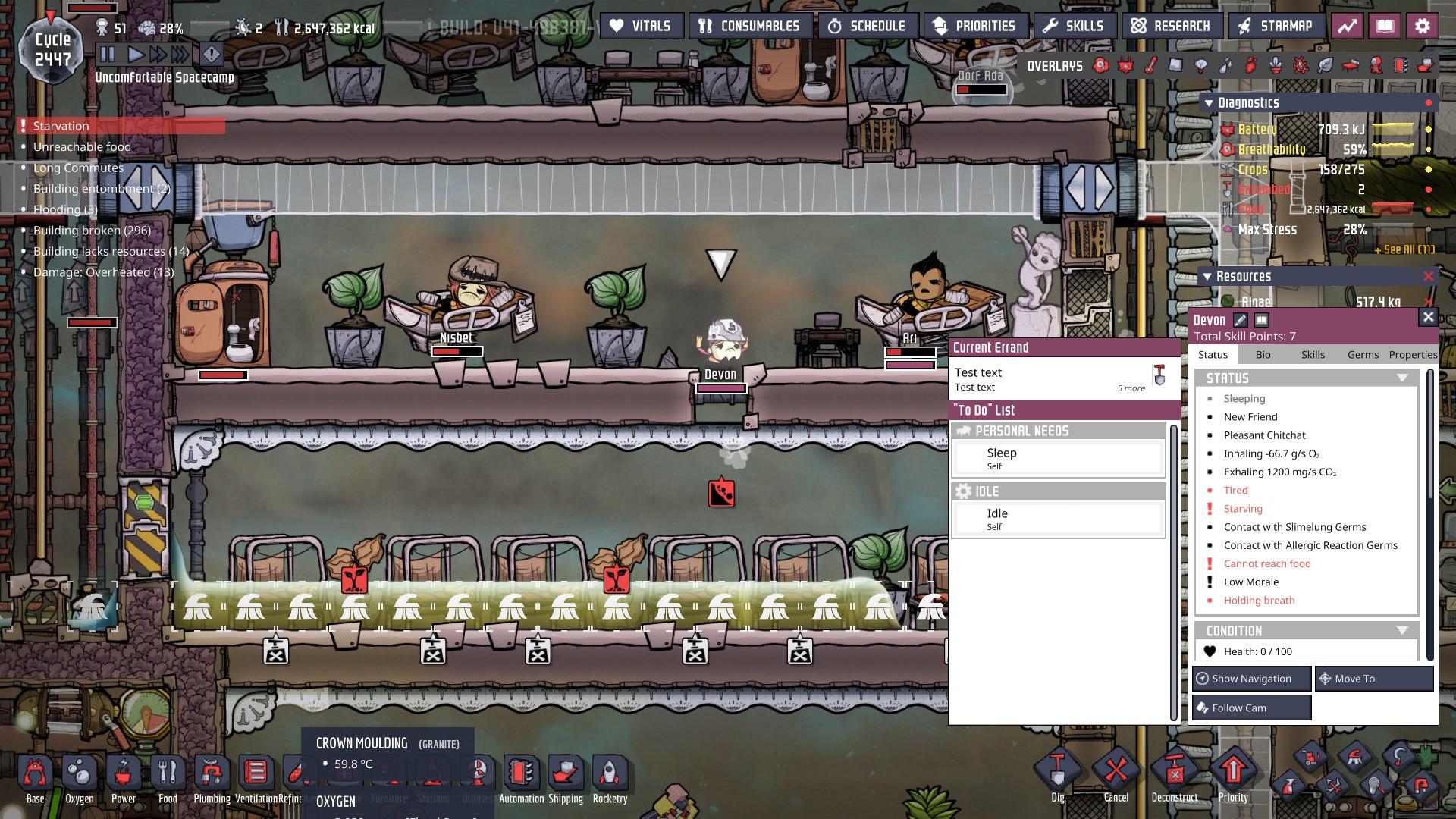This screenshot has width=1456, height=819.
Task: Switch to Devon's Skills tab
Action: tap(1313, 354)
